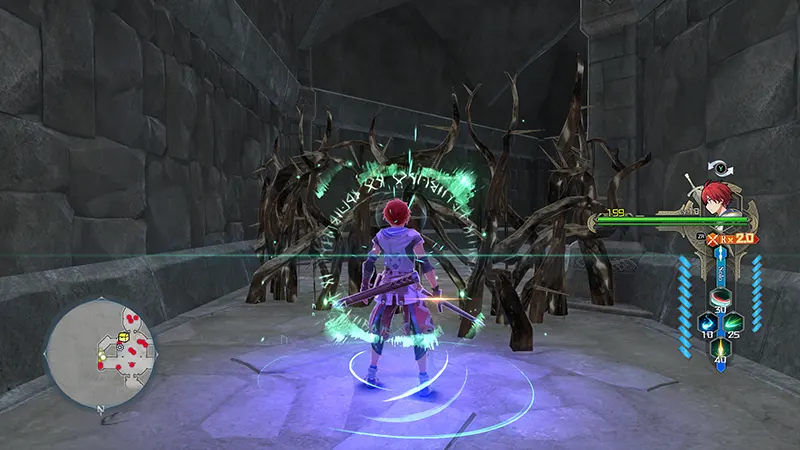The image size is (800, 450).
Task: Cast the flame skill costing 40 SP
Action: pyautogui.click(x=719, y=346)
